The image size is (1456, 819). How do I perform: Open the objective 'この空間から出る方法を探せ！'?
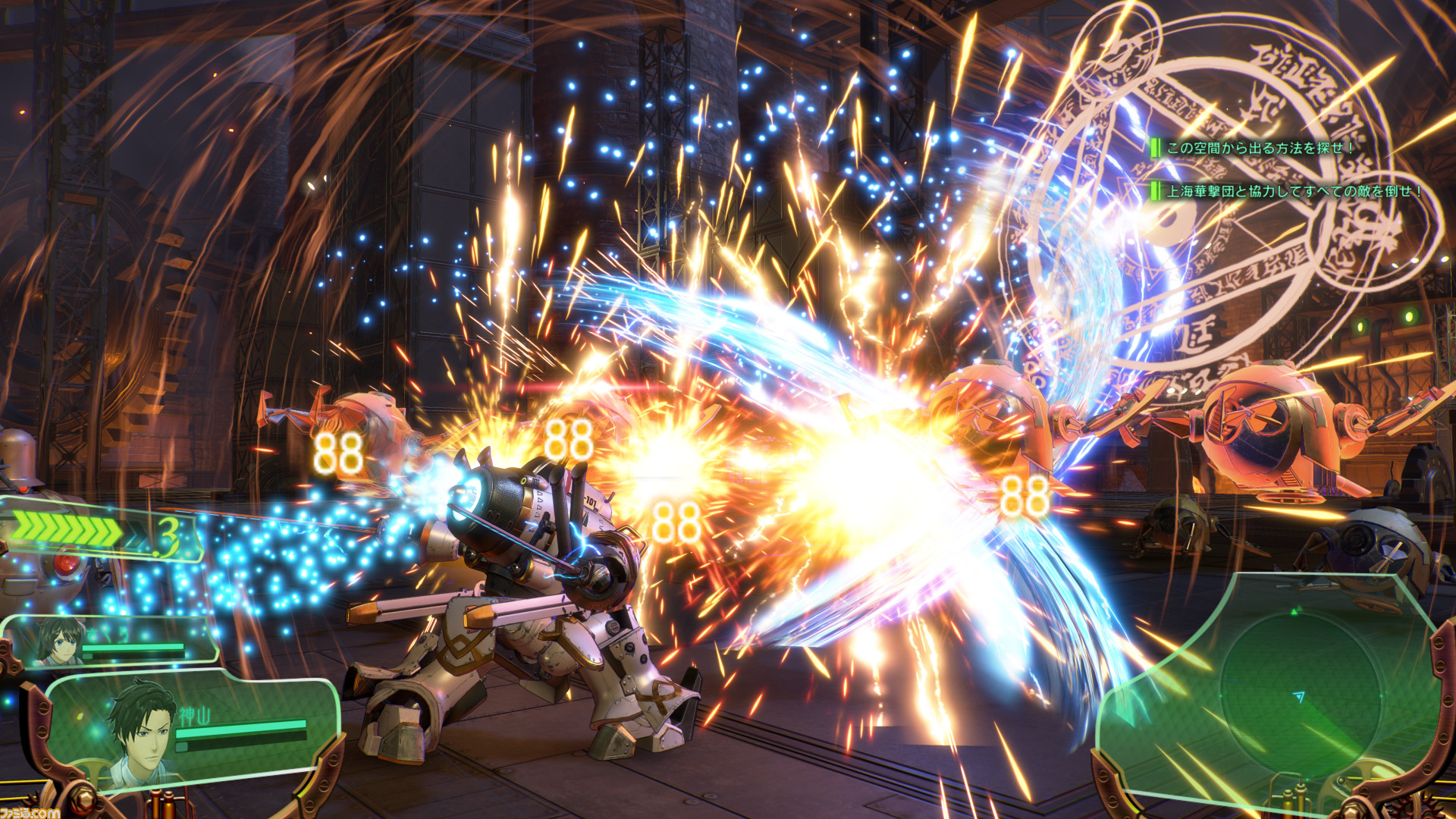point(1259,148)
